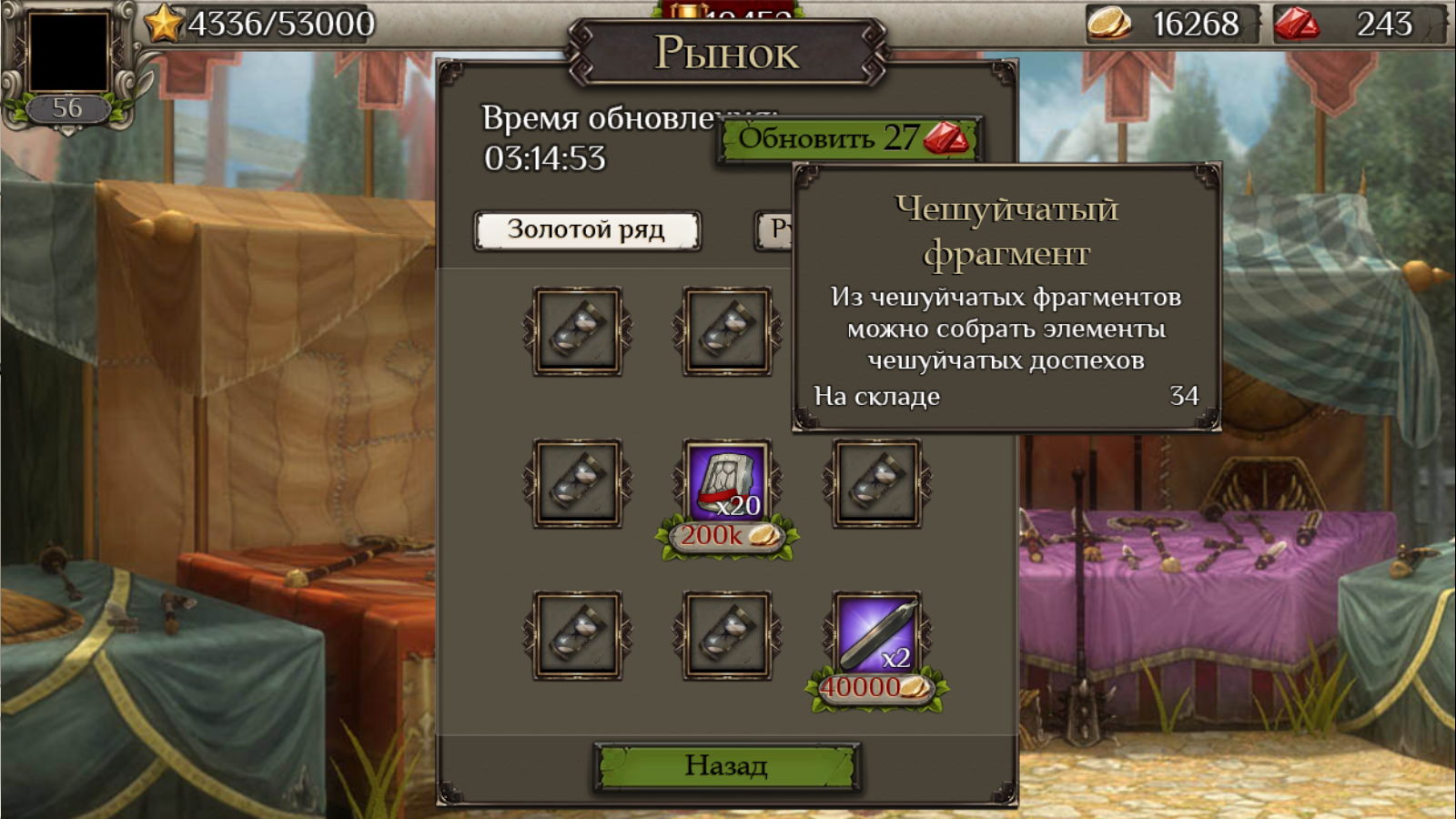
Task: Switch to the Золотой ряд tab
Action: pos(587,230)
